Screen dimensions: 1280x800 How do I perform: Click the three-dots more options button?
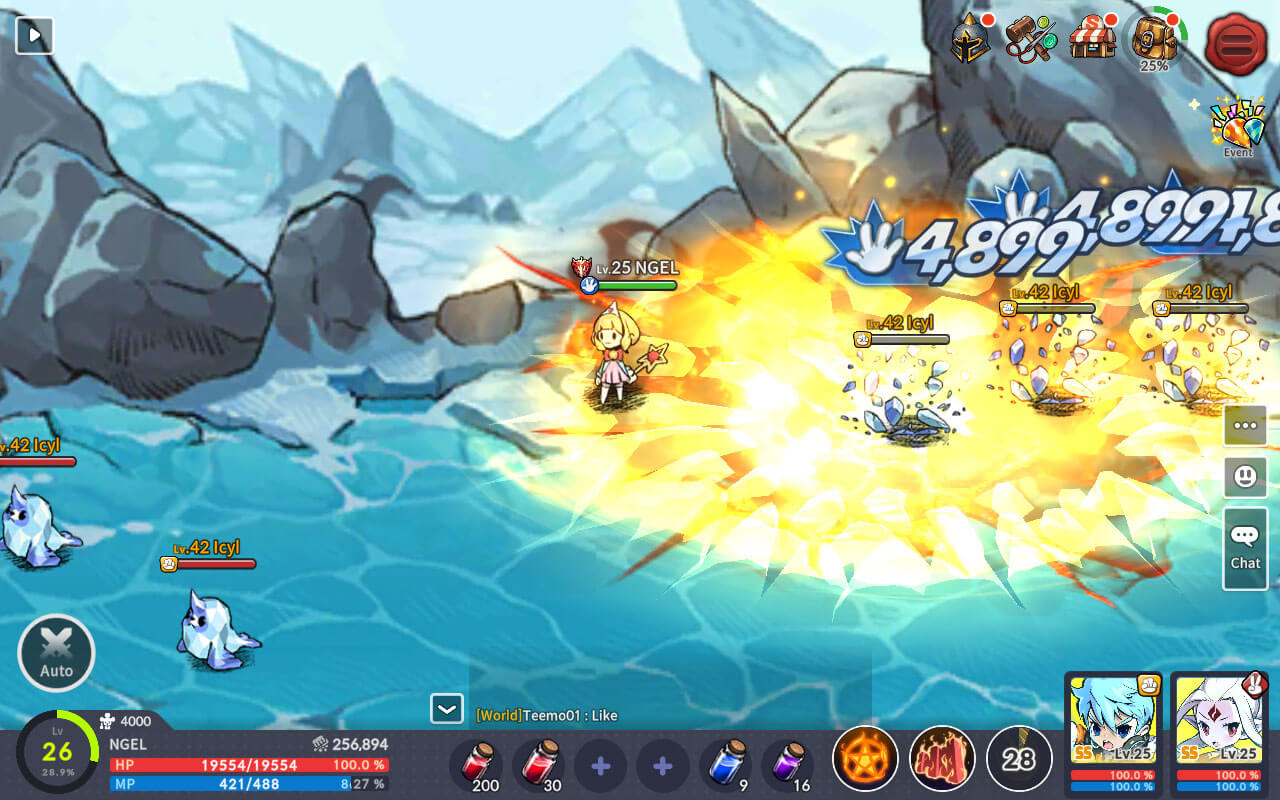[1245, 425]
